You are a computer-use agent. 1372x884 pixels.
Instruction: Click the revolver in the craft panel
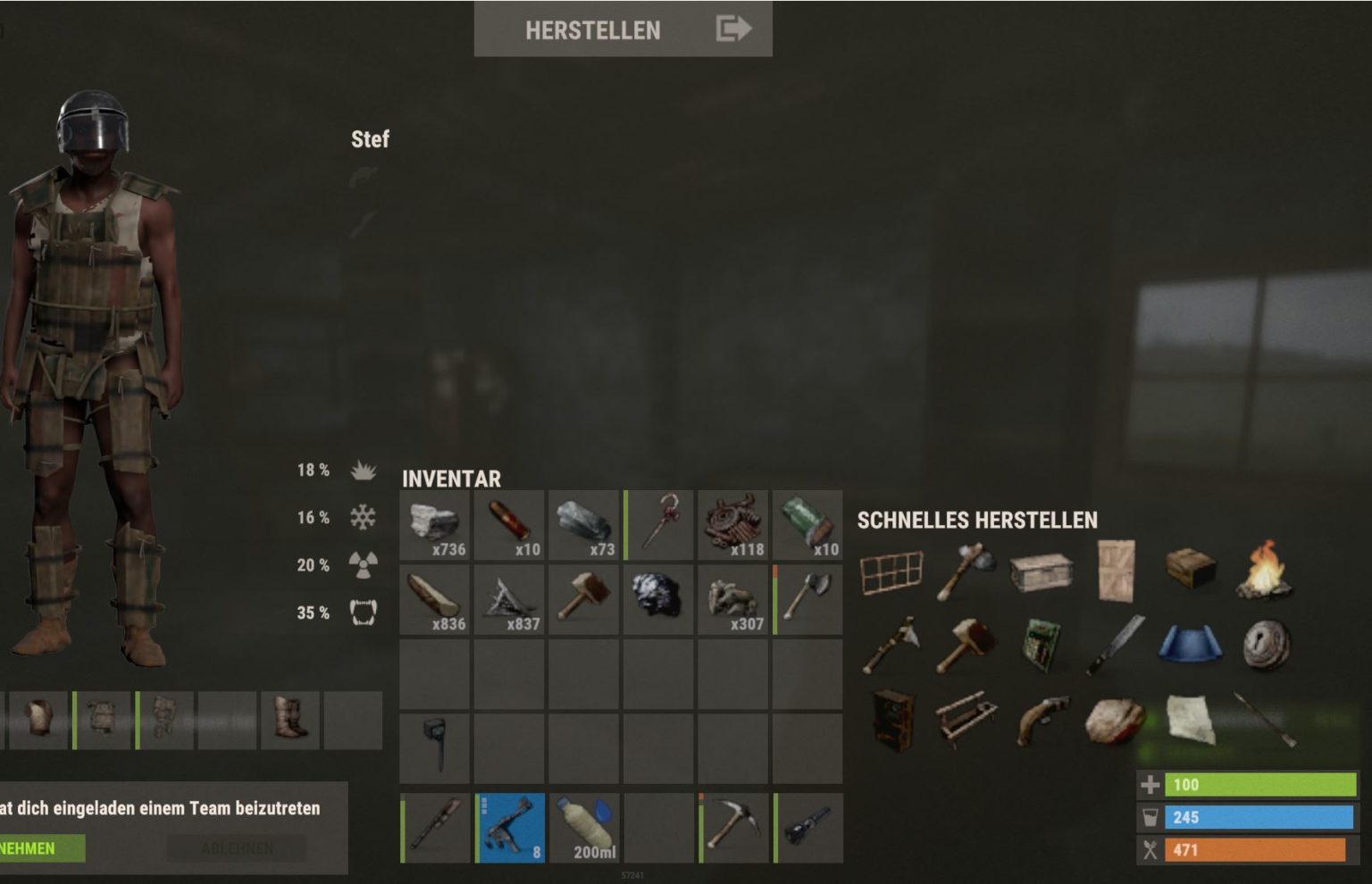click(x=1042, y=719)
